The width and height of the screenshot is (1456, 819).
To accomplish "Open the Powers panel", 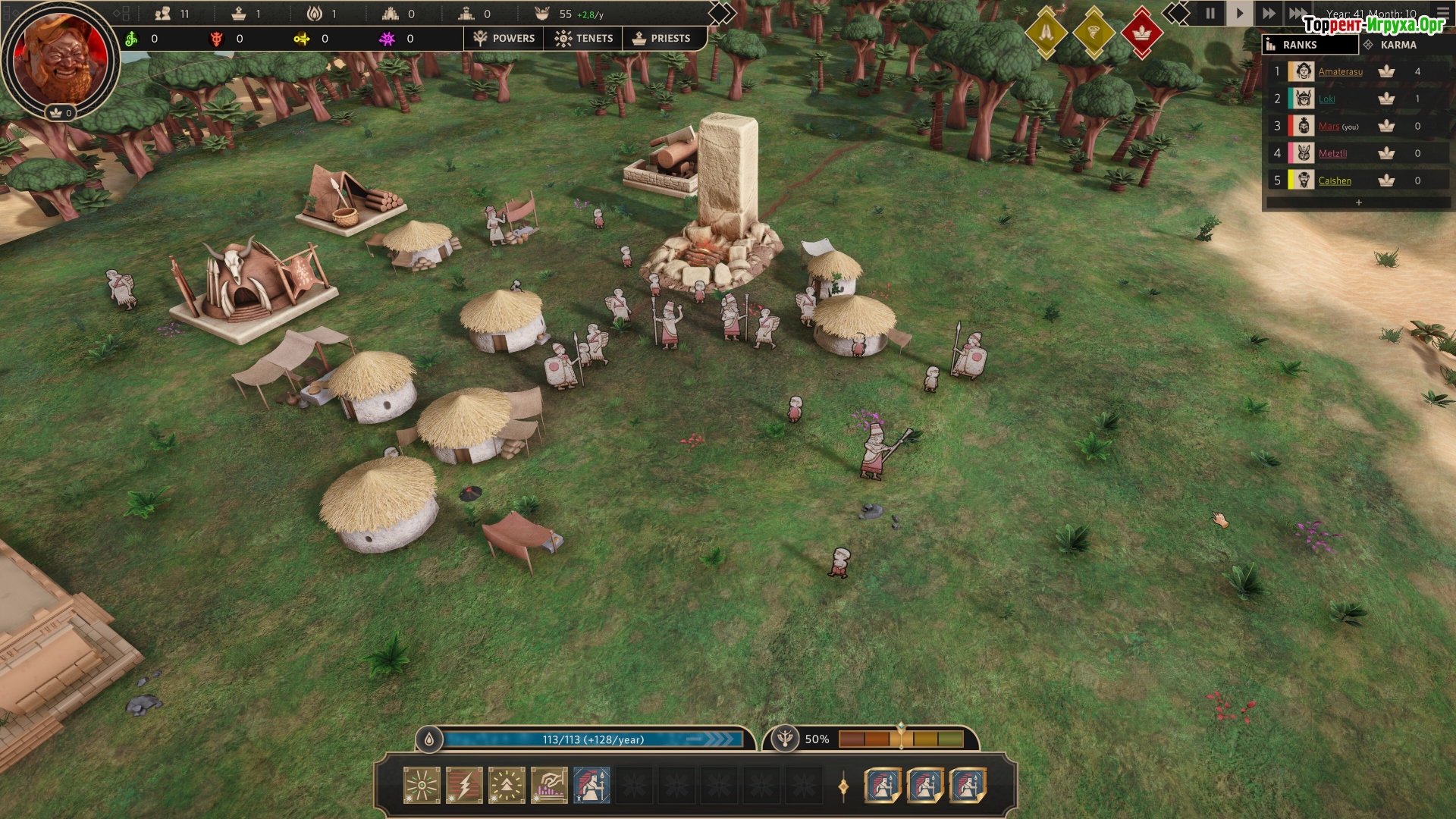I will click(504, 38).
